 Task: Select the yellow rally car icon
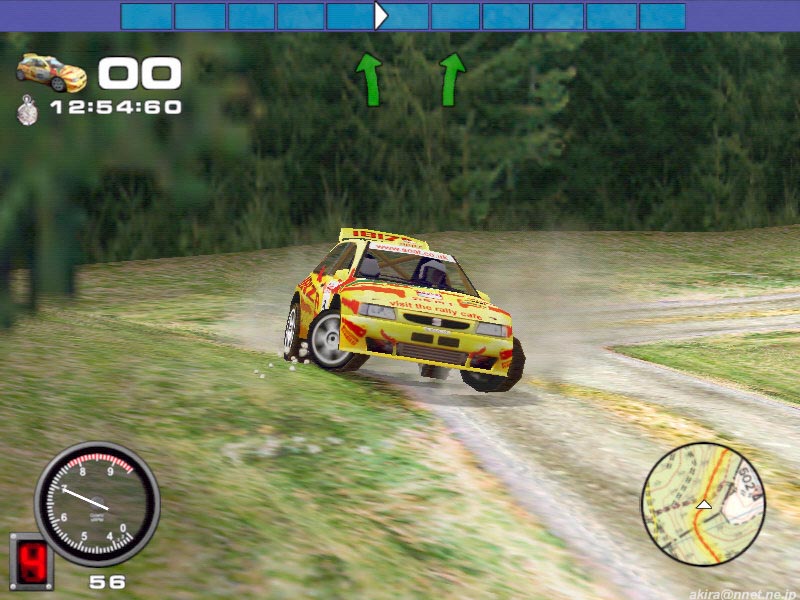point(51,72)
